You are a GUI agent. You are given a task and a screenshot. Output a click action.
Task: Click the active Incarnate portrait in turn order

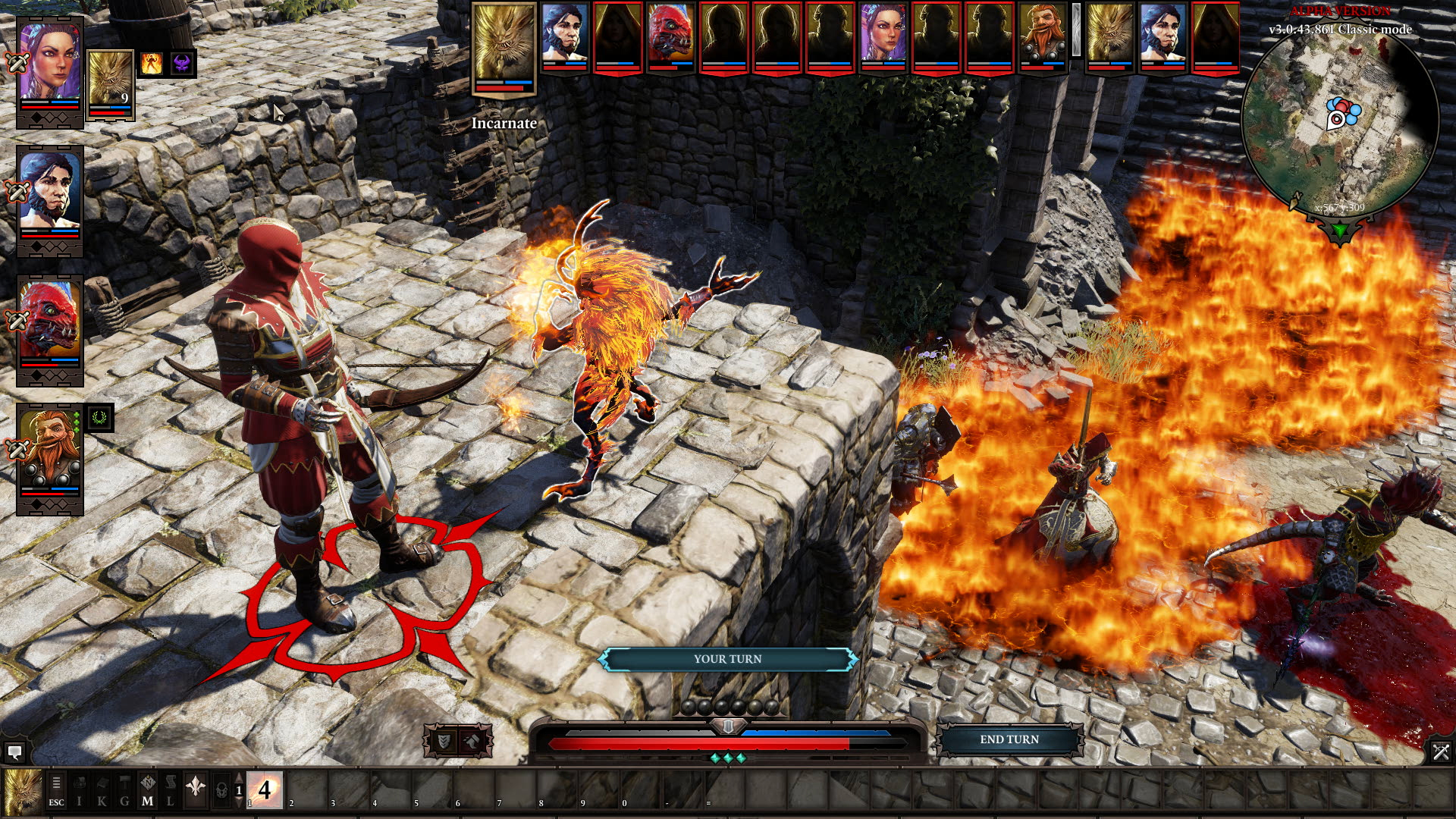click(504, 47)
